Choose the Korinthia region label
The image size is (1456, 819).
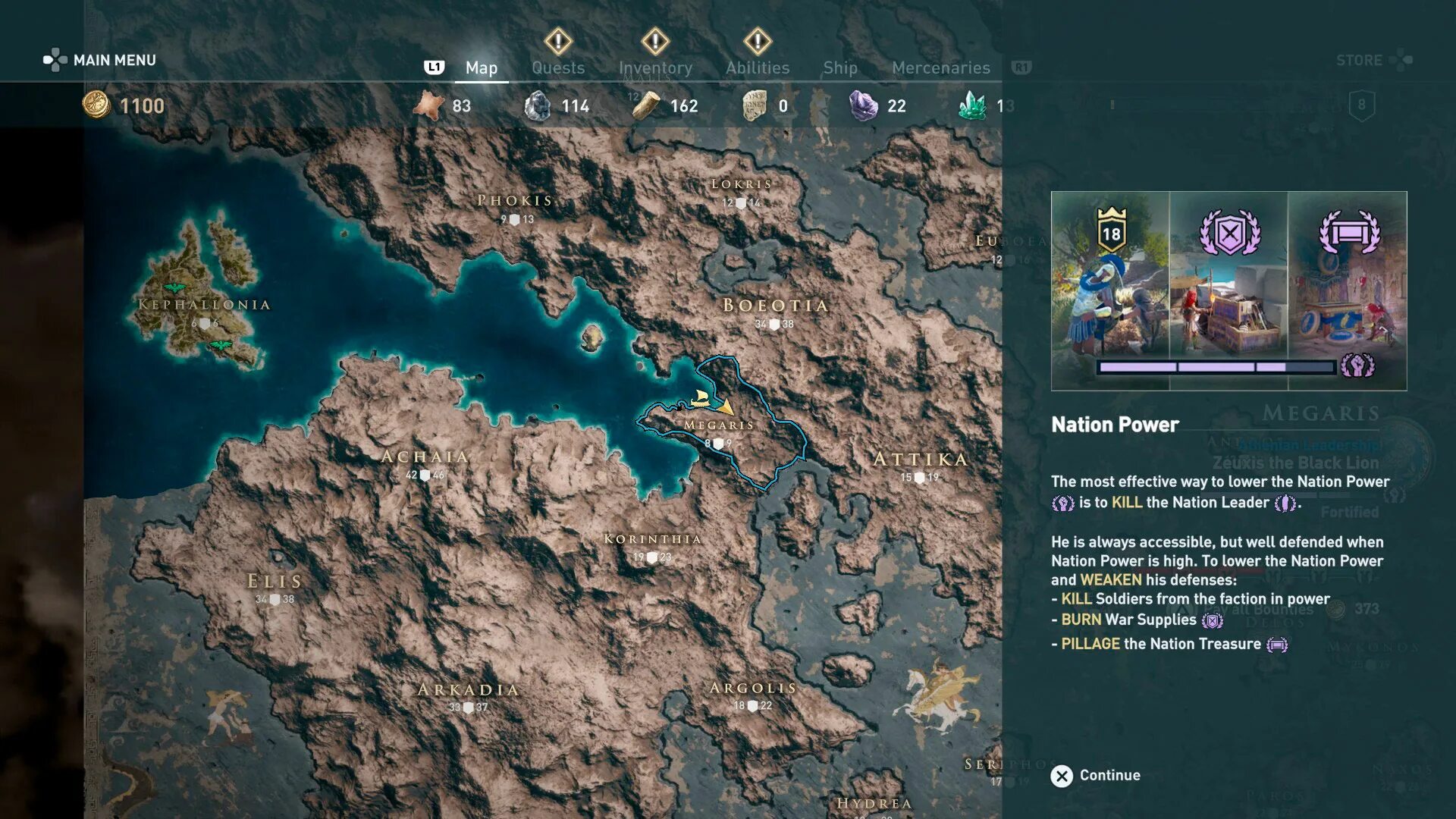coord(652,539)
